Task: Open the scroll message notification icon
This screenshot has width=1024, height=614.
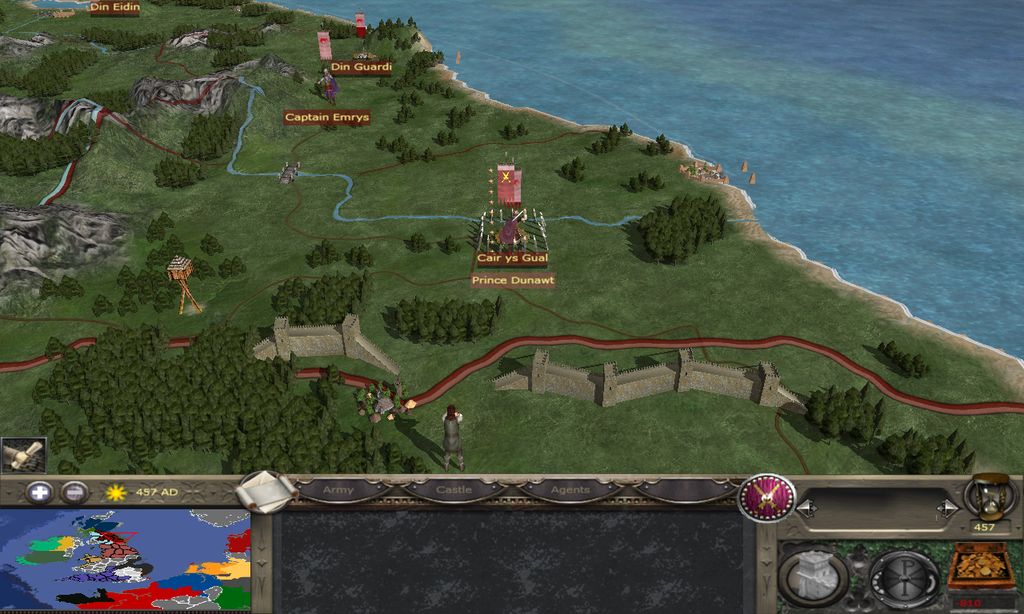Action: pyautogui.click(x=22, y=455)
